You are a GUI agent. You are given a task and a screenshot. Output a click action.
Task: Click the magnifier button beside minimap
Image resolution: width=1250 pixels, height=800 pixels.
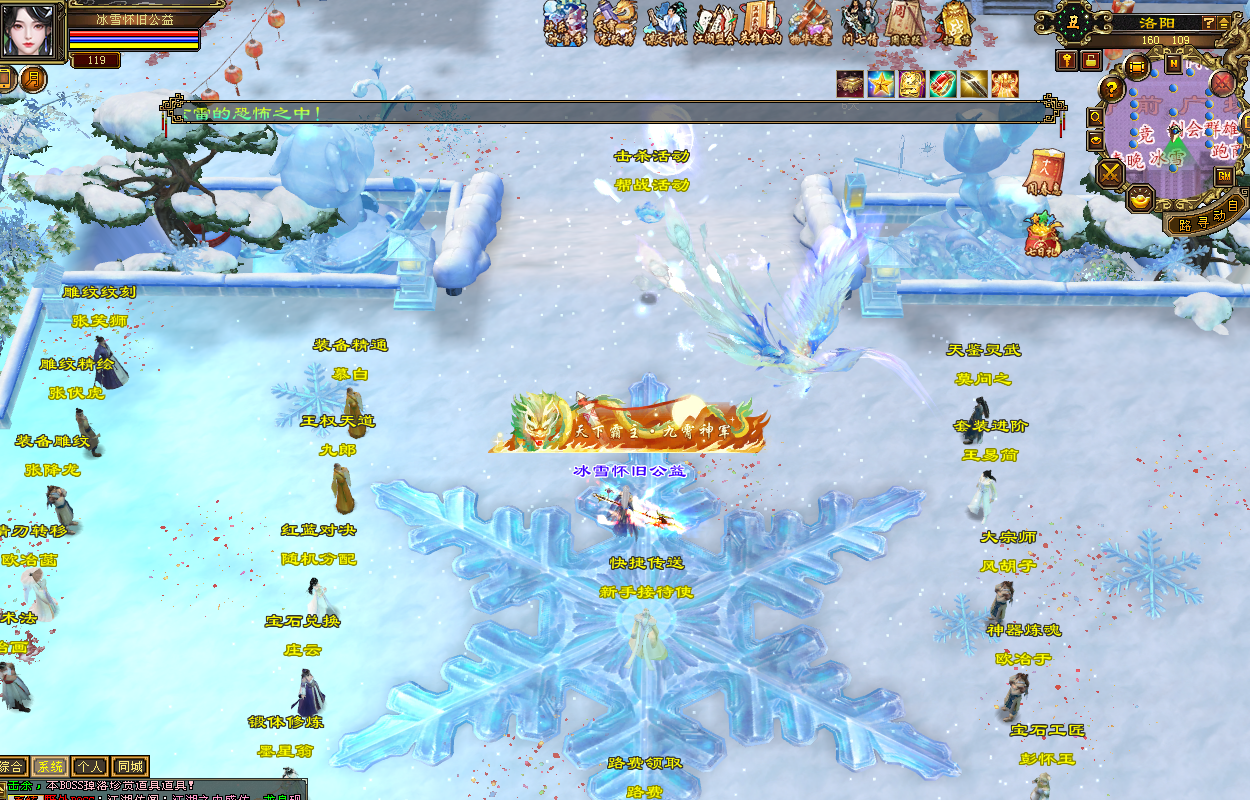(x=1096, y=116)
